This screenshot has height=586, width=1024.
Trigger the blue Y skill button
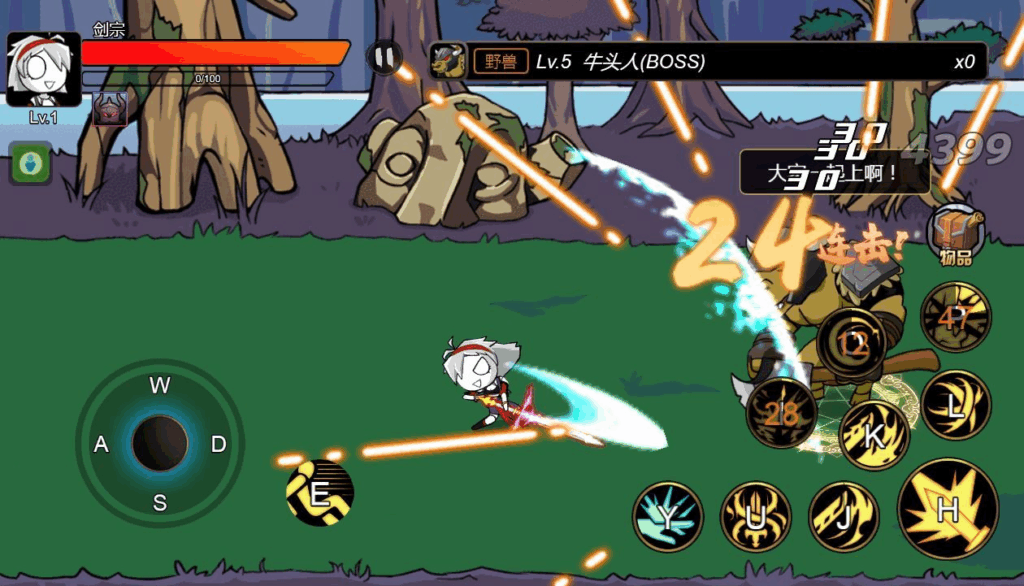[x=667, y=516]
